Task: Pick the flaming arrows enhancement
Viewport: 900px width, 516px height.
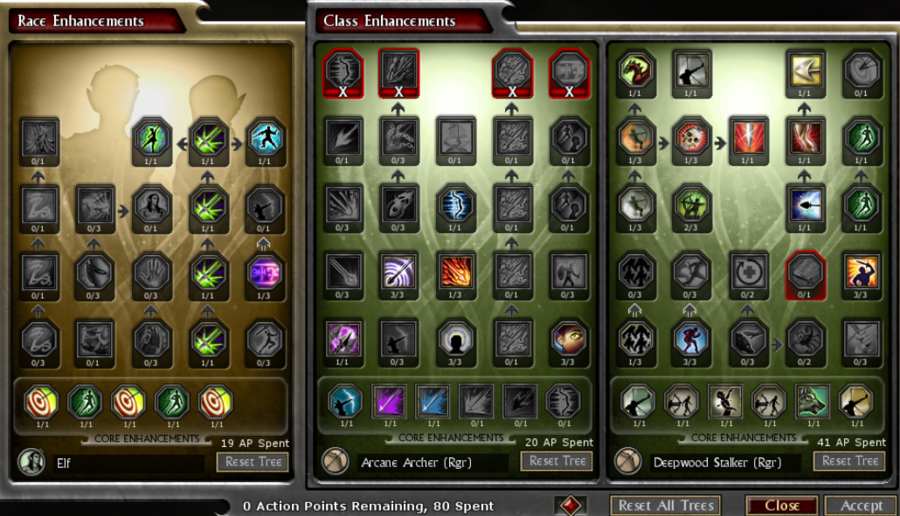Action: coord(456,271)
